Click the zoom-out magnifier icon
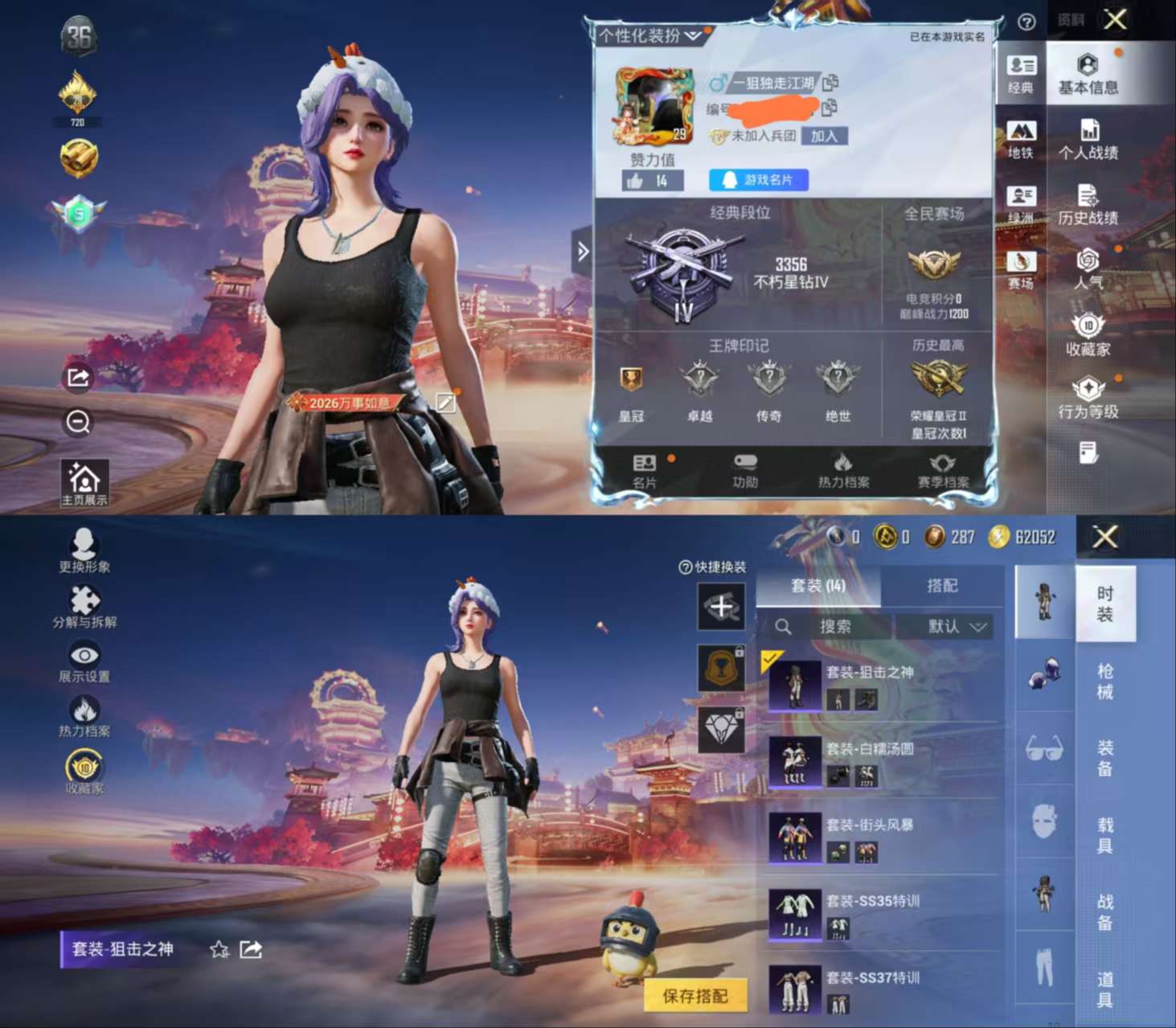Image resolution: width=1176 pixels, height=1028 pixels. click(x=79, y=422)
